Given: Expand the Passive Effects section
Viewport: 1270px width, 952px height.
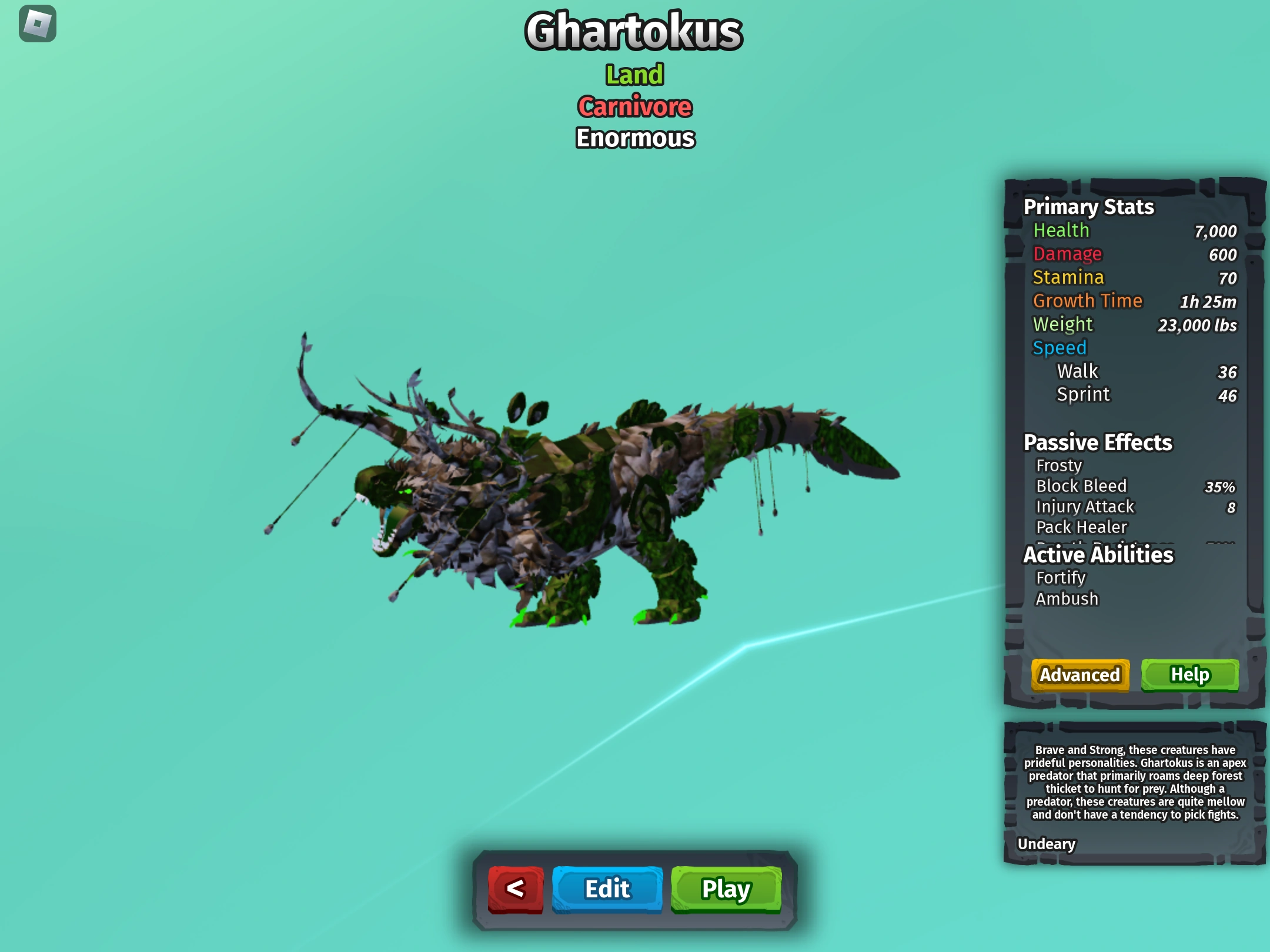Looking at the screenshot, I should 1098,443.
